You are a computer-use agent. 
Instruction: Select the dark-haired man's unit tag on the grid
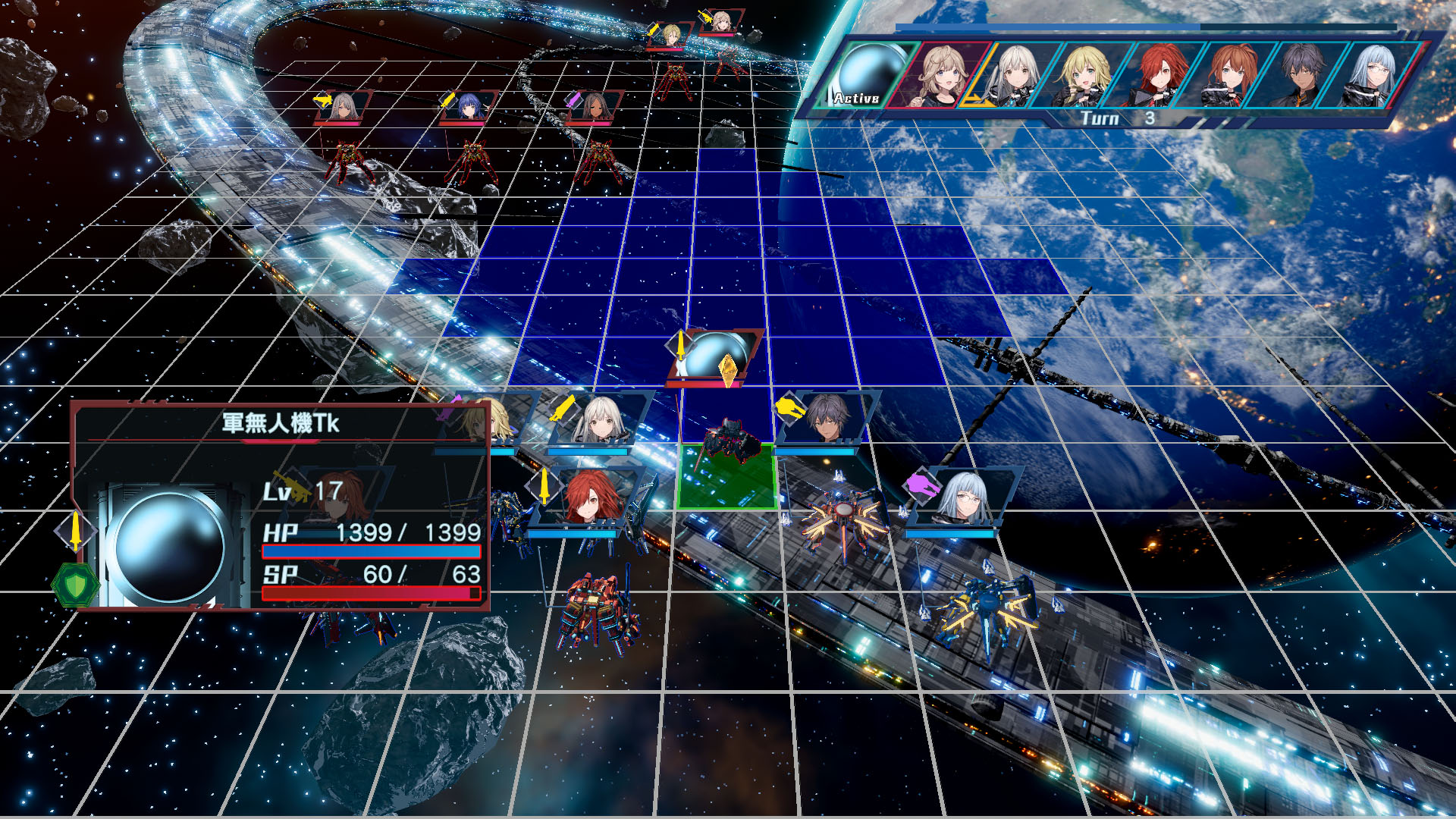point(825,419)
